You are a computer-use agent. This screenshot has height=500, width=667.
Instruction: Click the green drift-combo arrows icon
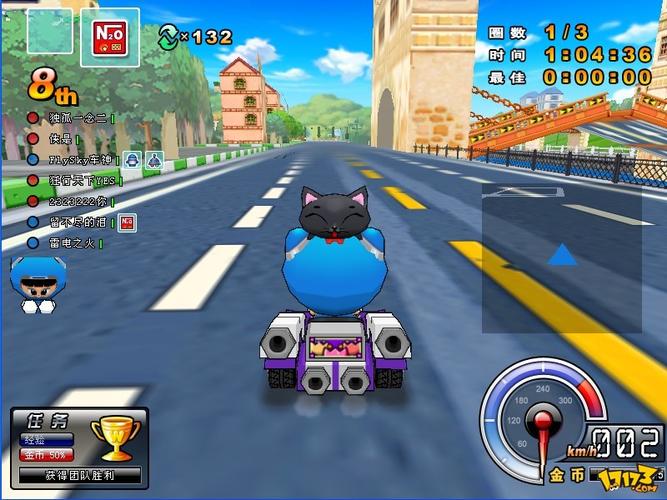[x=166, y=37]
